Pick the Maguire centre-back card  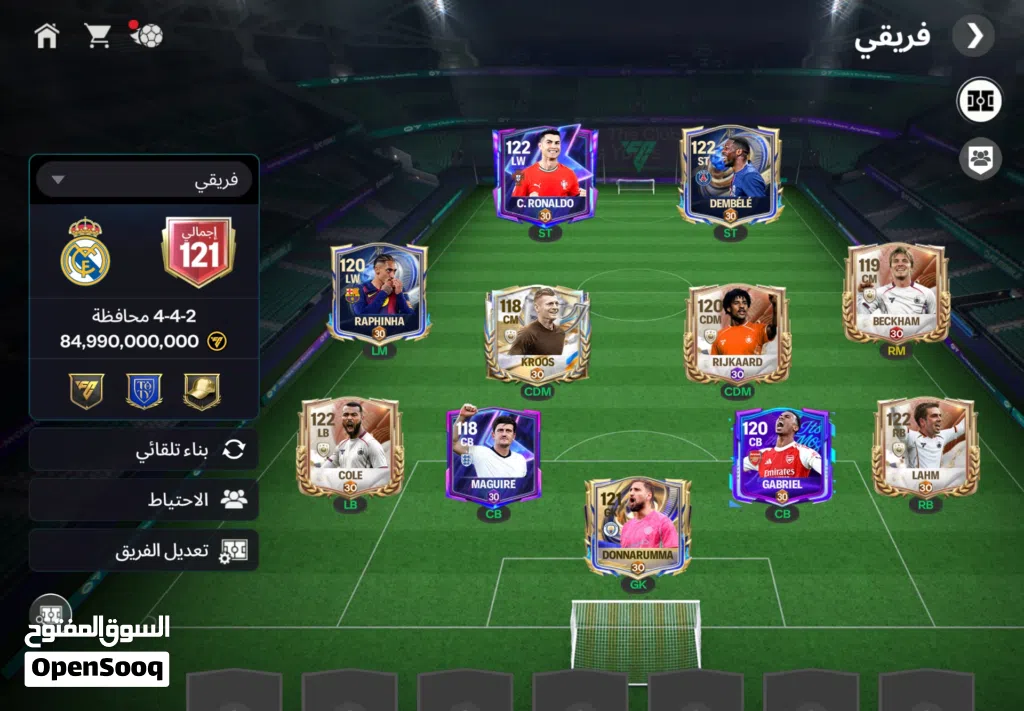point(493,455)
